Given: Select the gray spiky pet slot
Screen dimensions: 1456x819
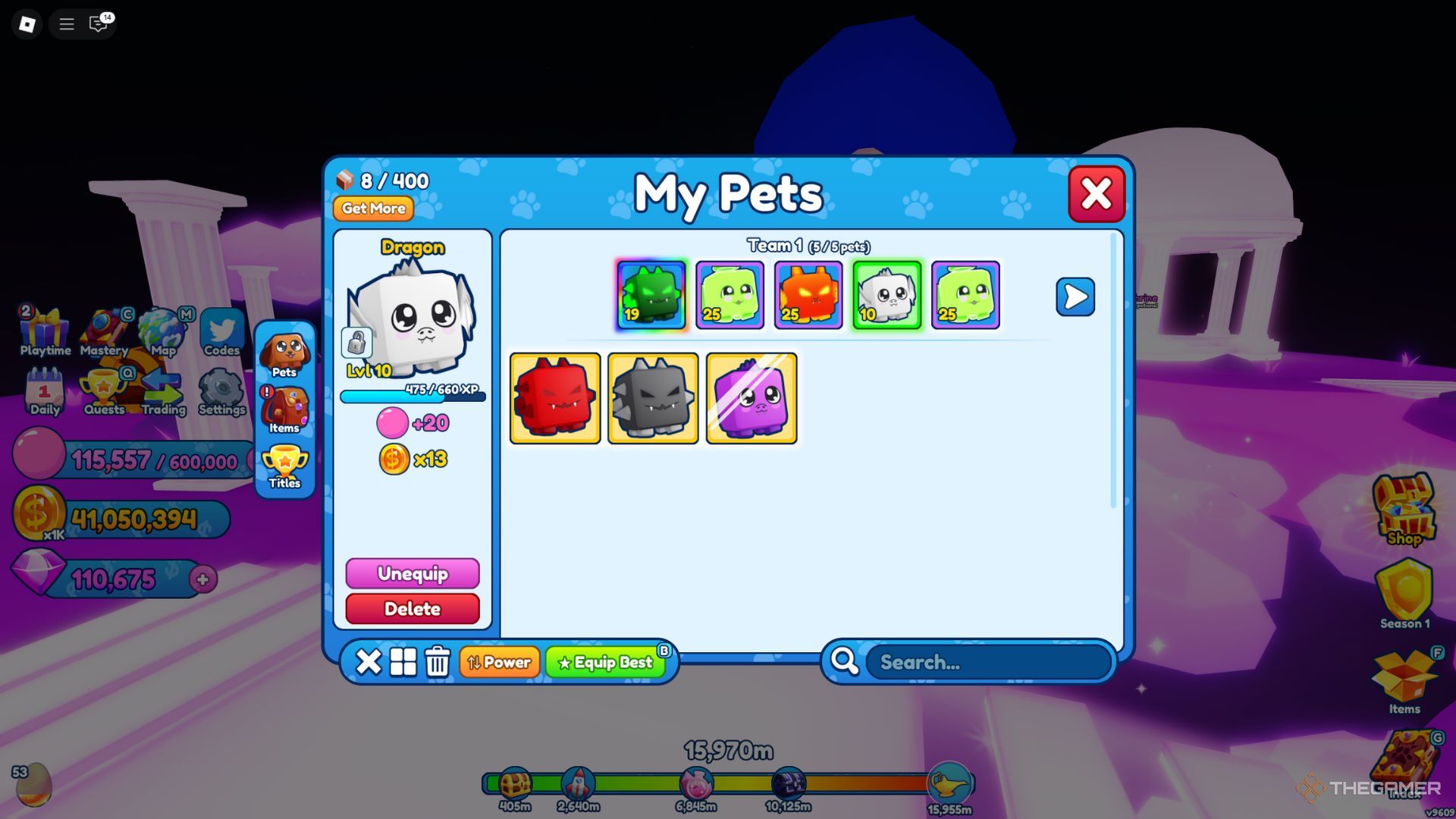Looking at the screenshot, I should coord(653,398).
